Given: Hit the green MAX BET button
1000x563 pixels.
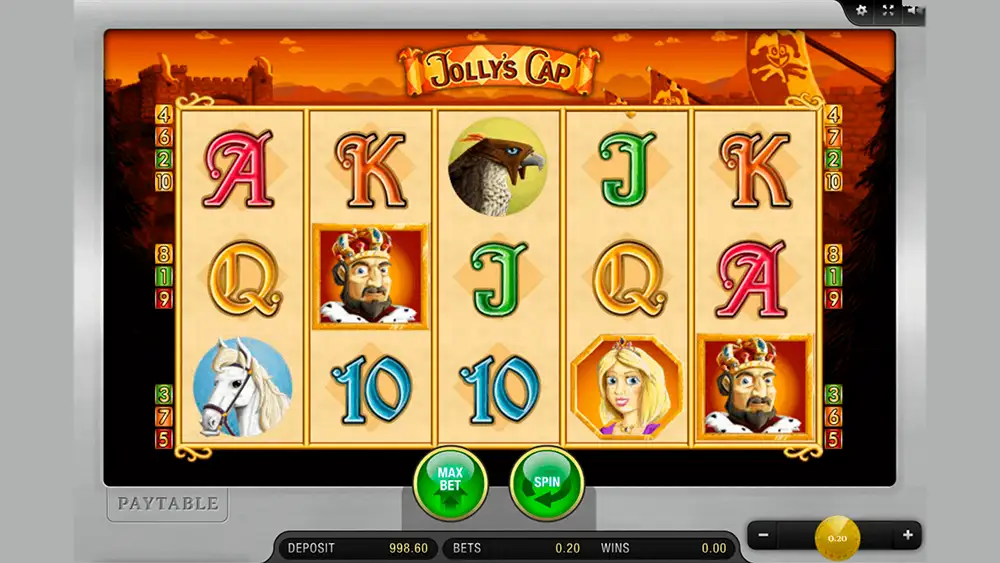Looking at the screenshot, I should point(449,483).
